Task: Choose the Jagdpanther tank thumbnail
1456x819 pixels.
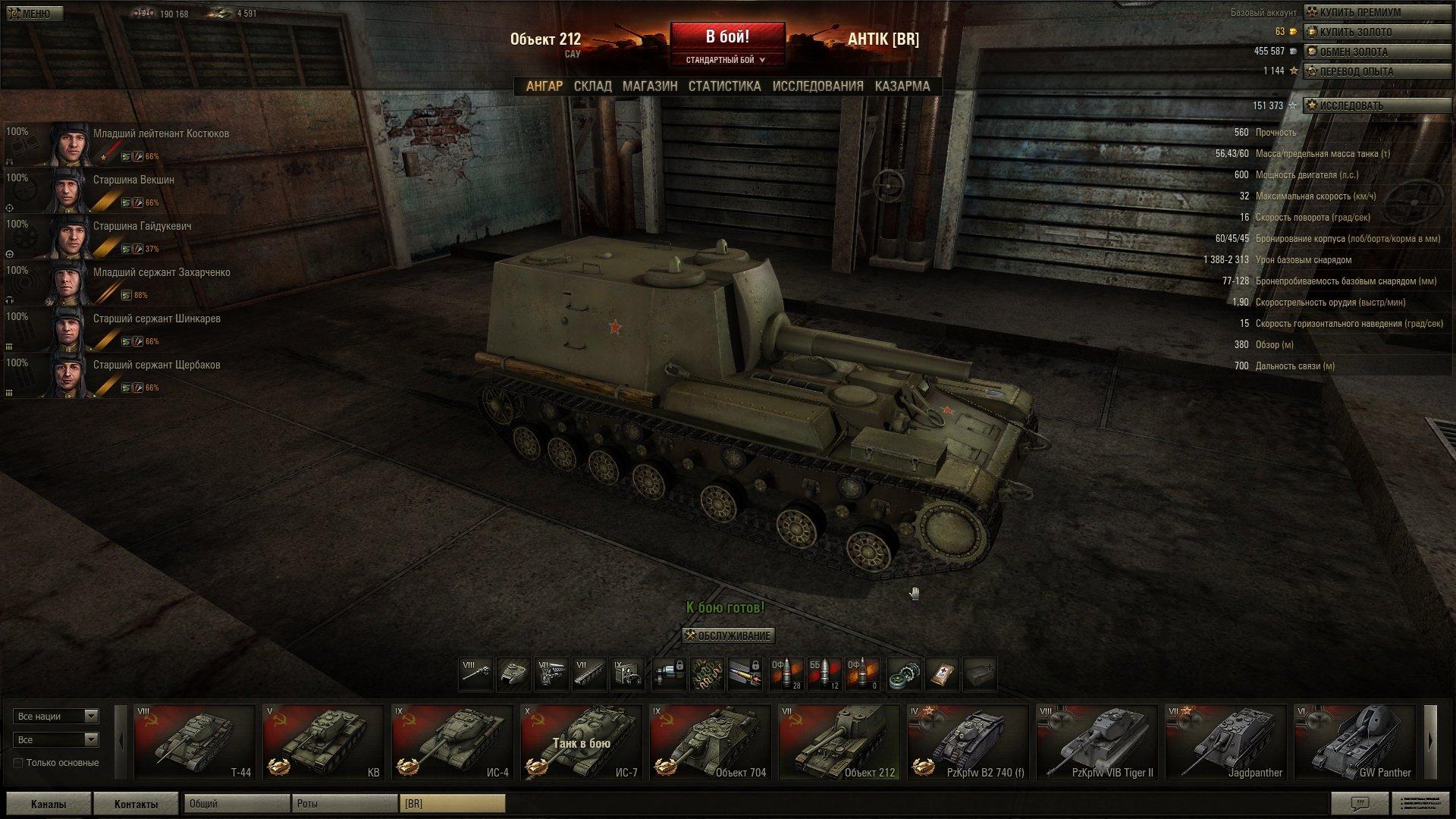Action: click(x=1225, y=742)
